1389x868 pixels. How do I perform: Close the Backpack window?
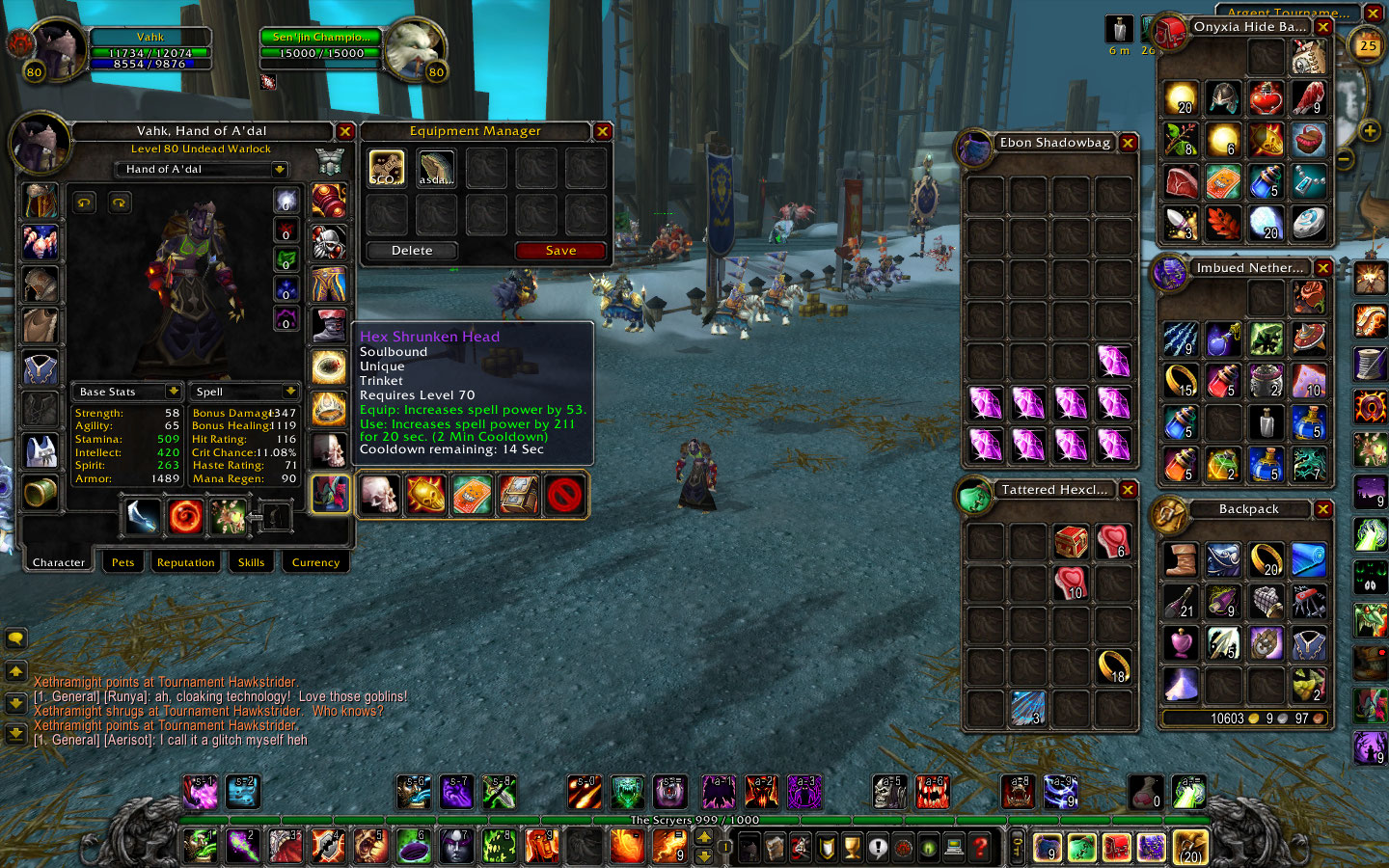pos(1323,509)
